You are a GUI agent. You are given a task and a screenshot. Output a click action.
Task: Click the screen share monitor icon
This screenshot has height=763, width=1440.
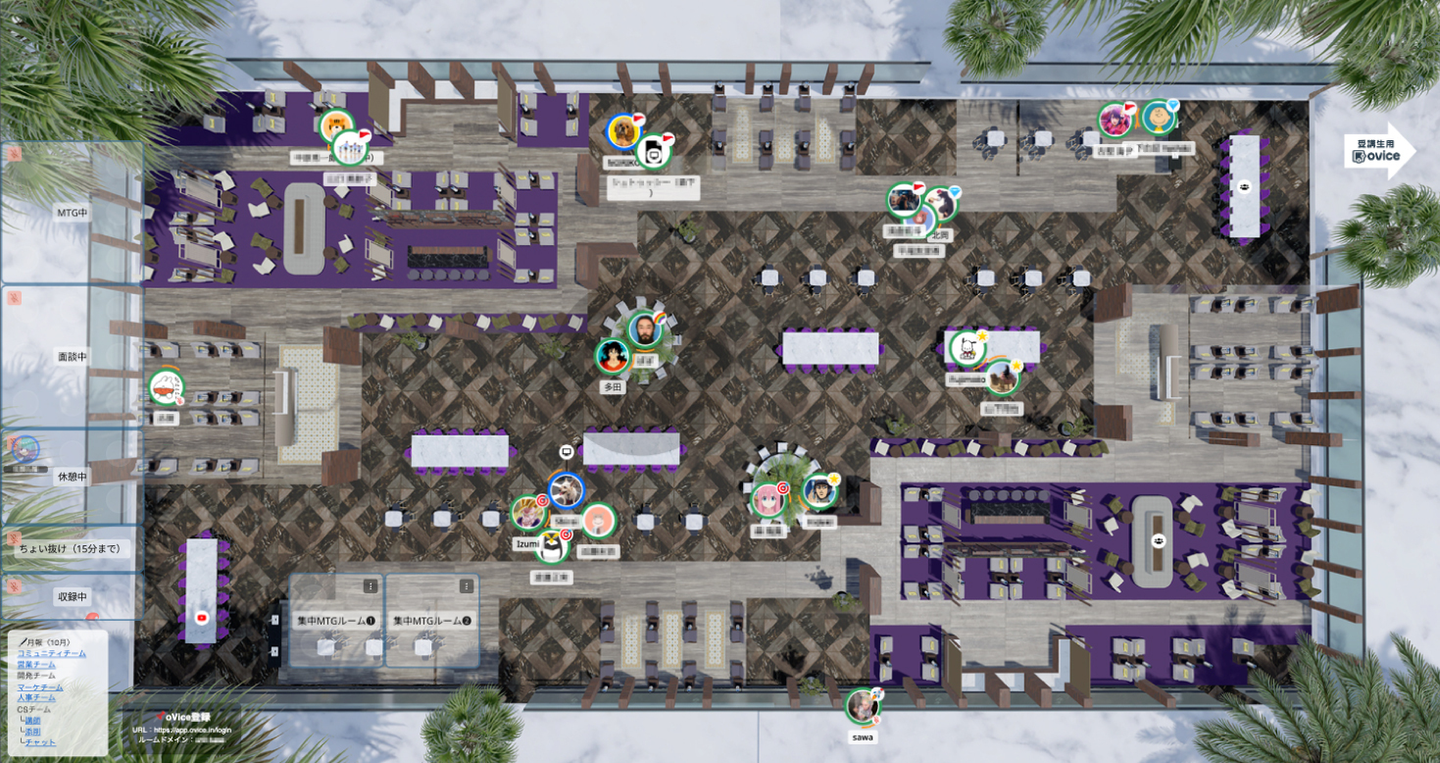click(566, 452)
